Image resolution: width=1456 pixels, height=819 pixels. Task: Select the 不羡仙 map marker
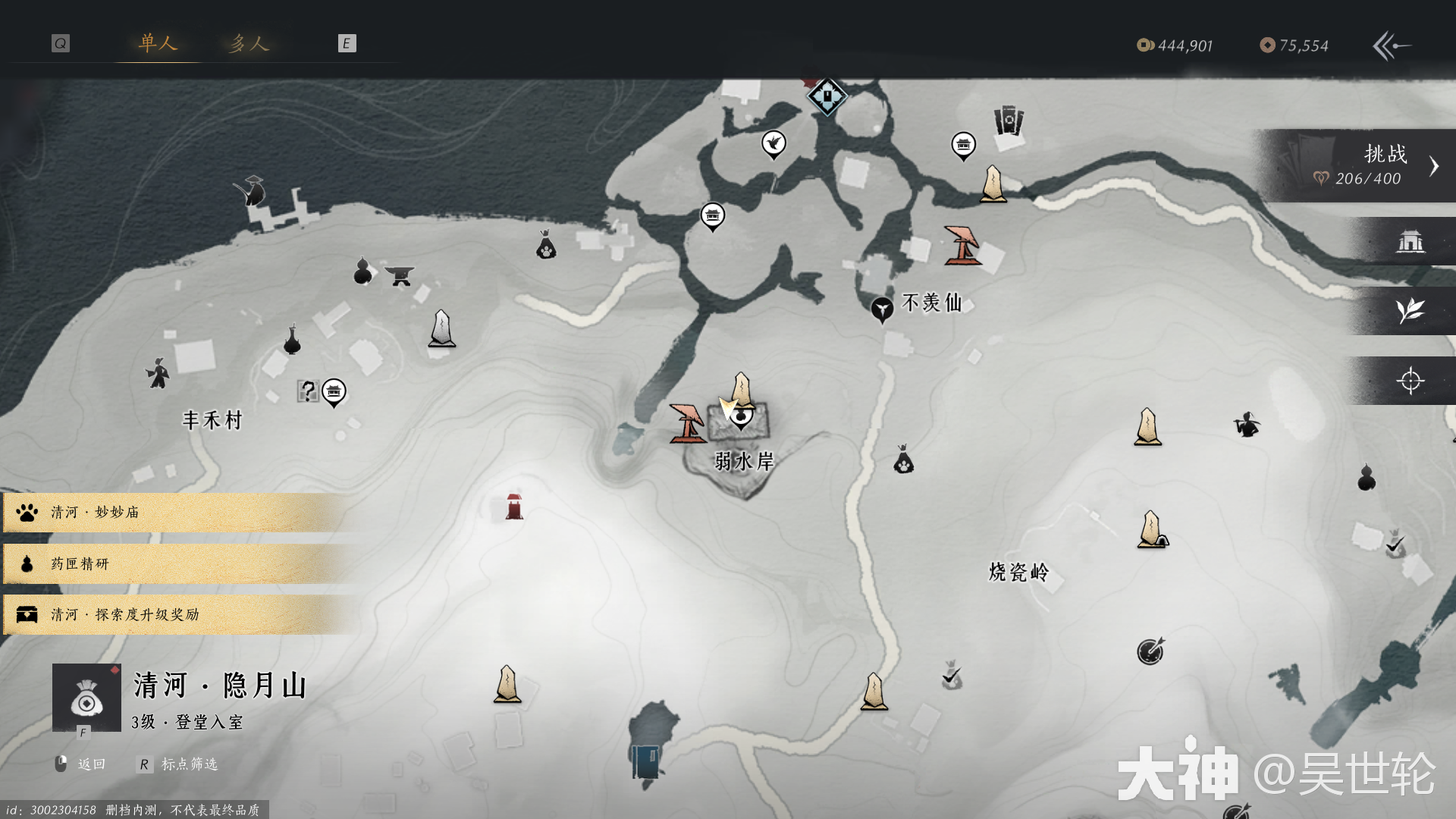(x=882, y=308)
